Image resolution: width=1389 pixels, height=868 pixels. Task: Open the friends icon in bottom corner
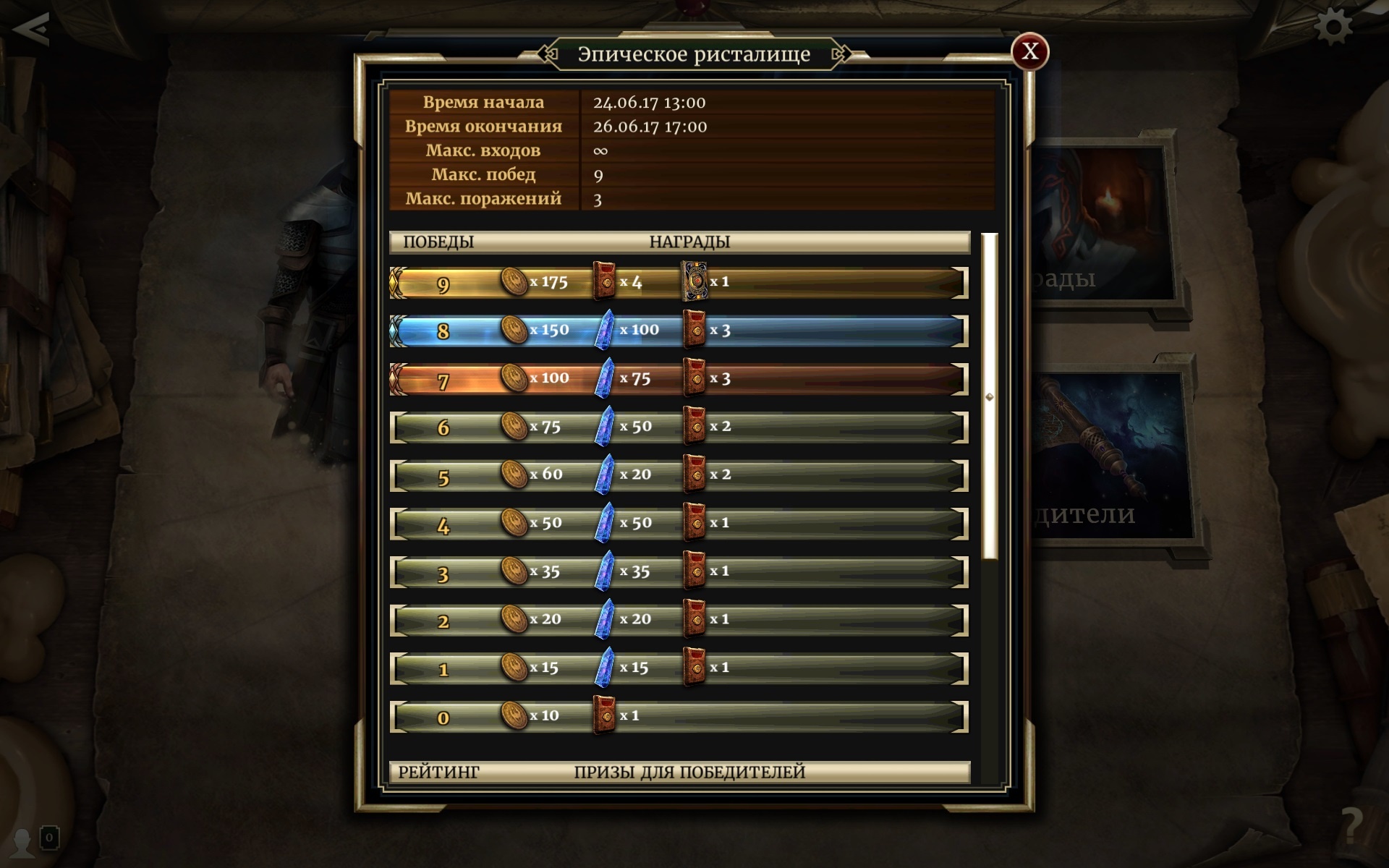pyautogui.click(x=23, y=841)
